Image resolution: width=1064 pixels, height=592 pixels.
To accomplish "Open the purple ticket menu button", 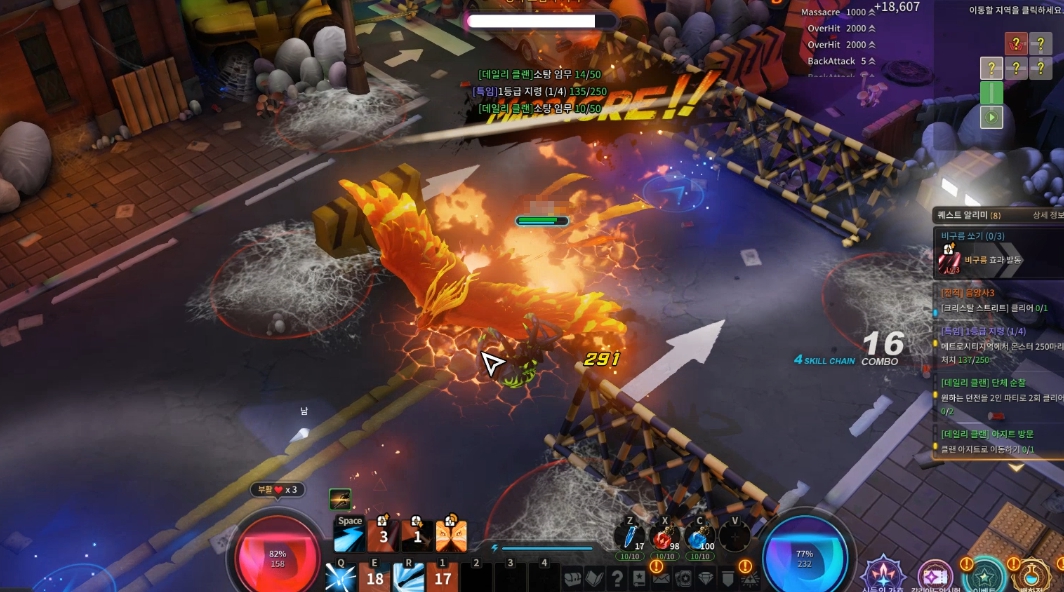I will point(937,578).
